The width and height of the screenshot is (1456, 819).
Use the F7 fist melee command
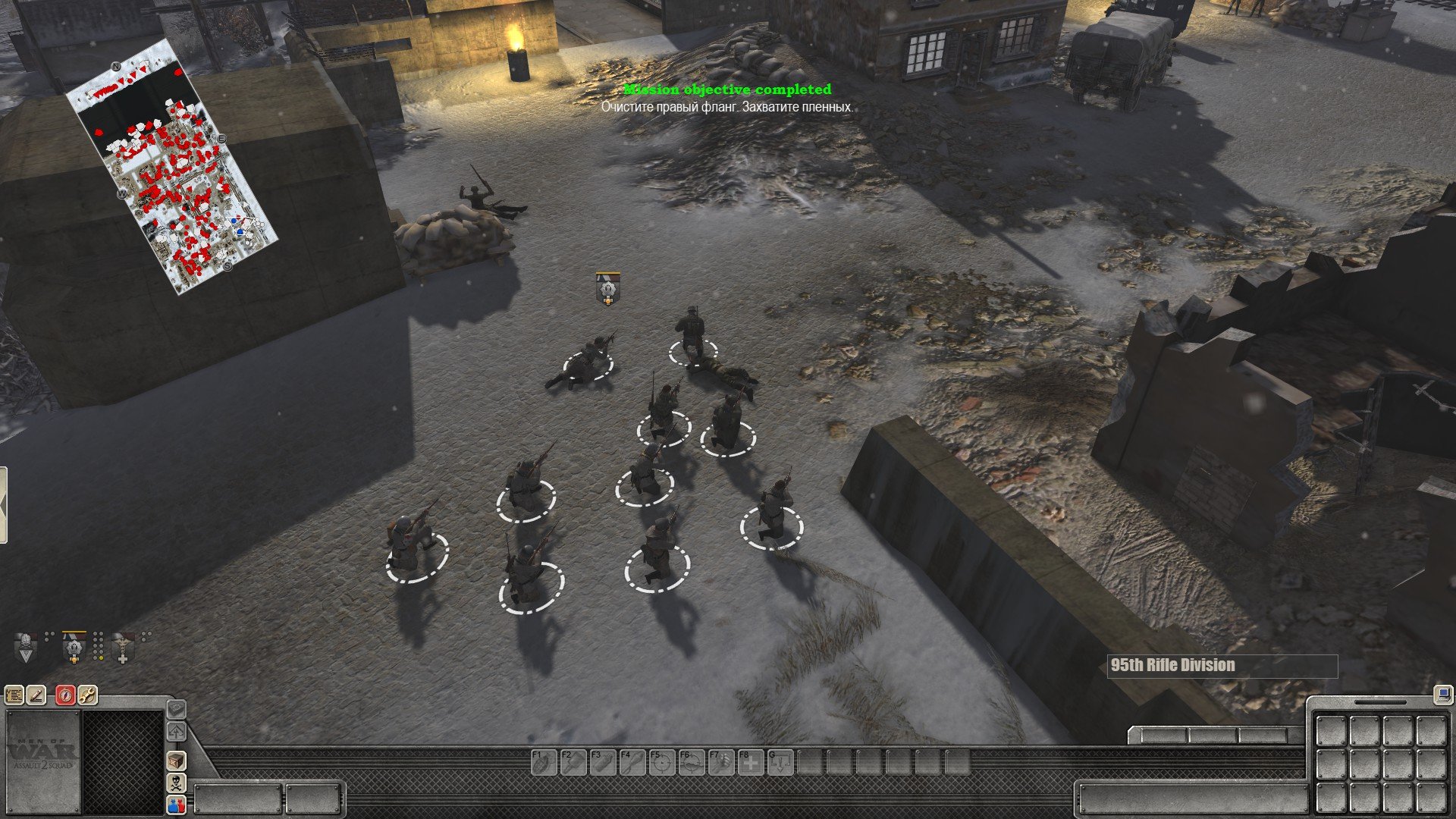point(720,762)
